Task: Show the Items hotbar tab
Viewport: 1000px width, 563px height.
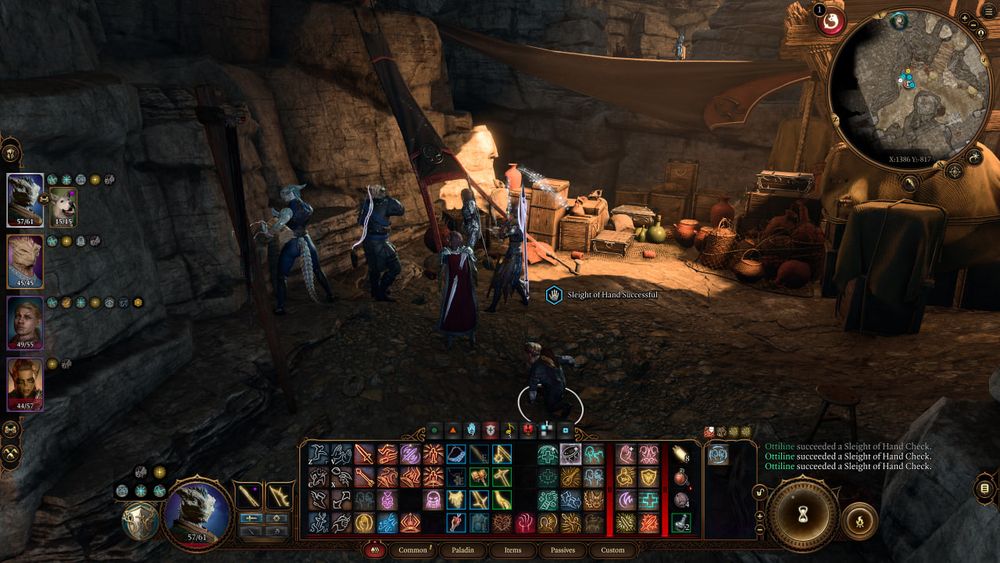Action: coord(512,549)
